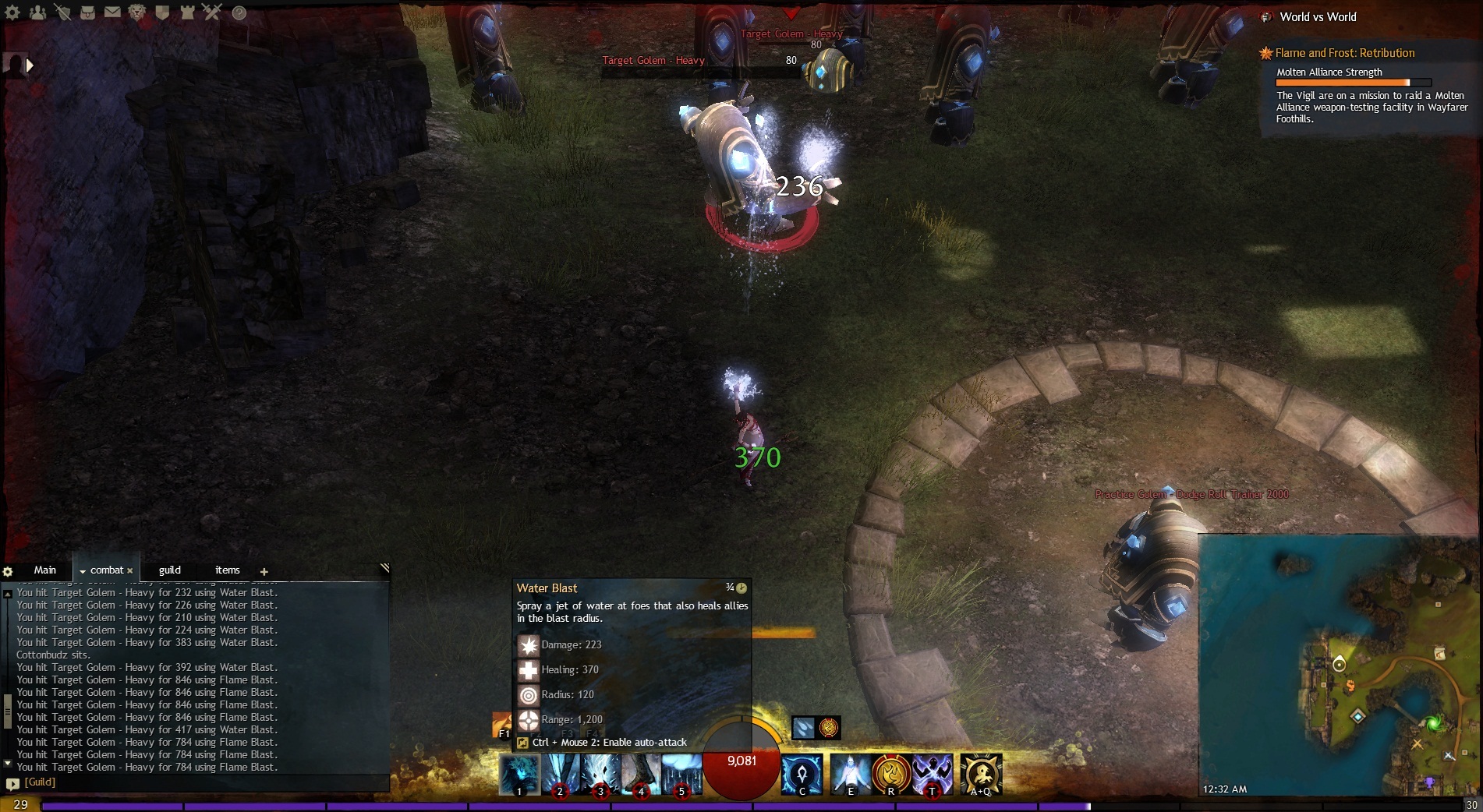Open the contacts and party panel
Screen dimensions: 1483x812
pyautogui.click(x=37, y=12)
